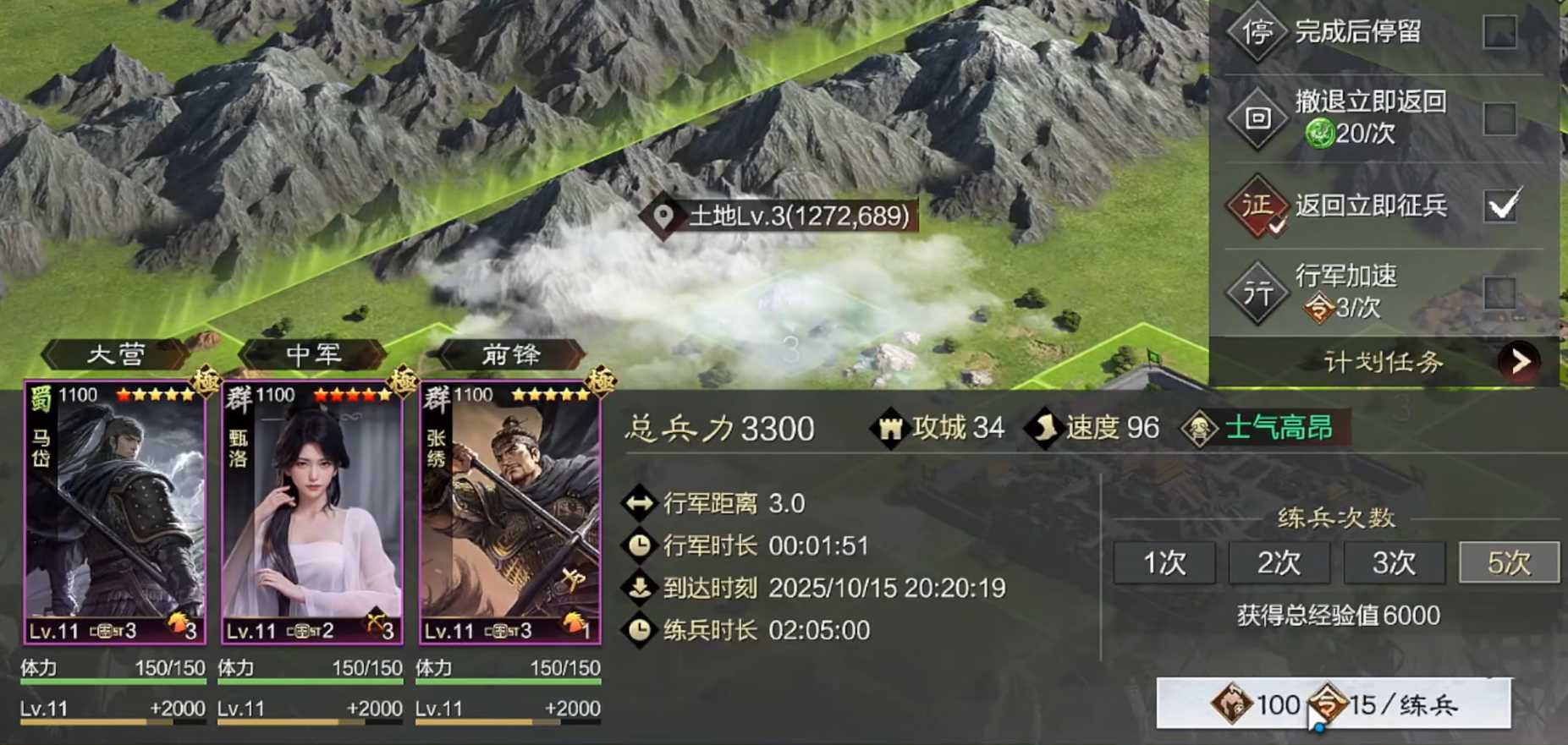Image resolution: width=1568 pixels, height=745 pixels.
Task: Select 5次 training count
Action: pyautogui.click(x=1509, y=562)
